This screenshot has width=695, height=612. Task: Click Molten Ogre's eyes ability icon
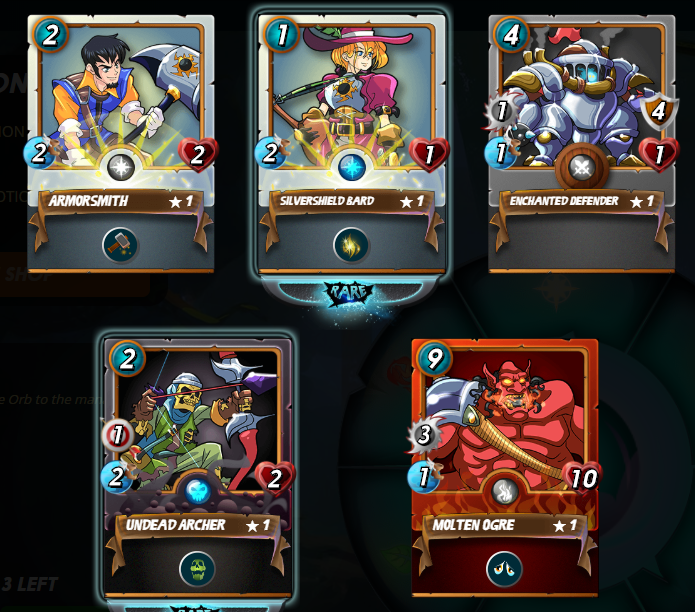505,569
